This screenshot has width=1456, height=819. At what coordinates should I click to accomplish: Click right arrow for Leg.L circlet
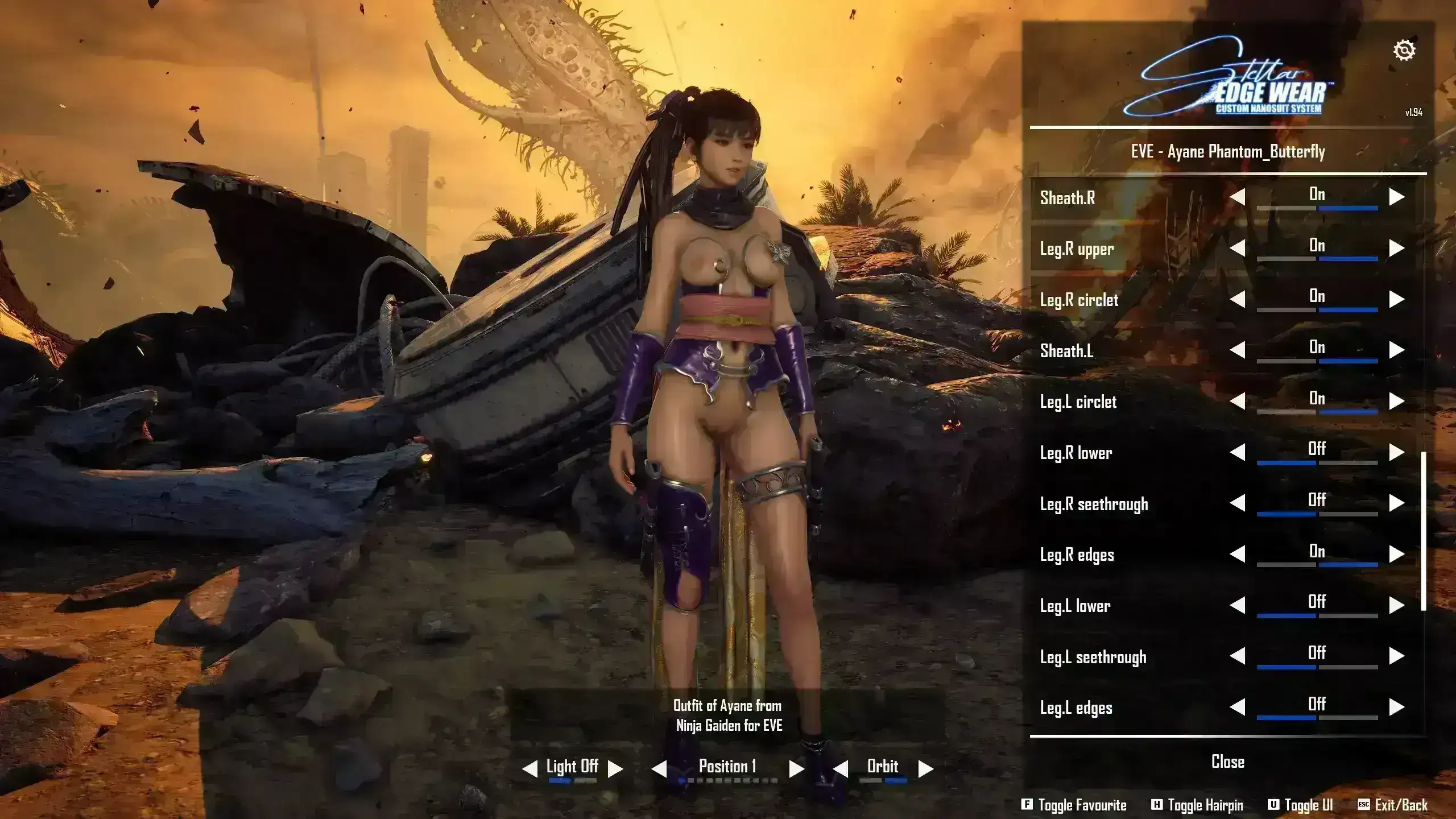(1396, 401)
